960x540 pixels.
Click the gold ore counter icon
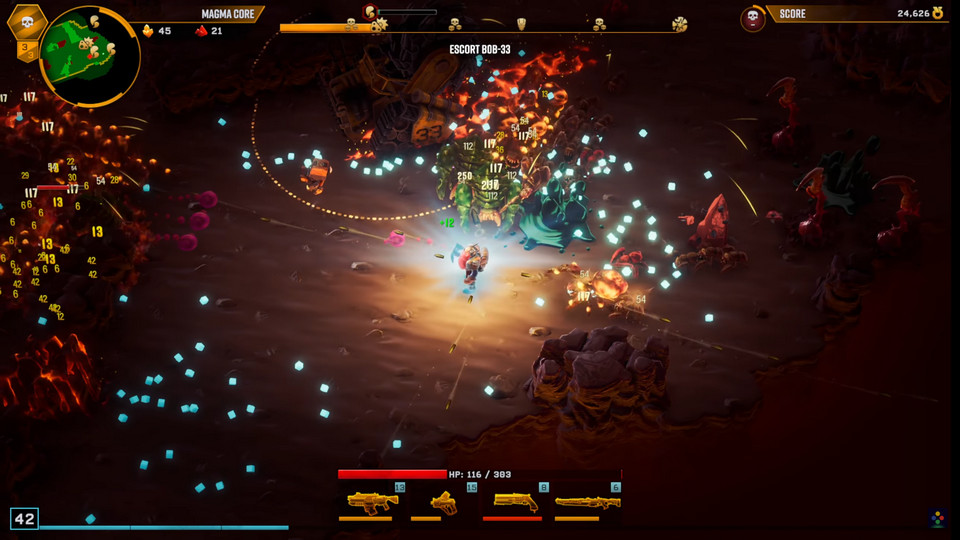pyautogui.click(x=149, y=31)
